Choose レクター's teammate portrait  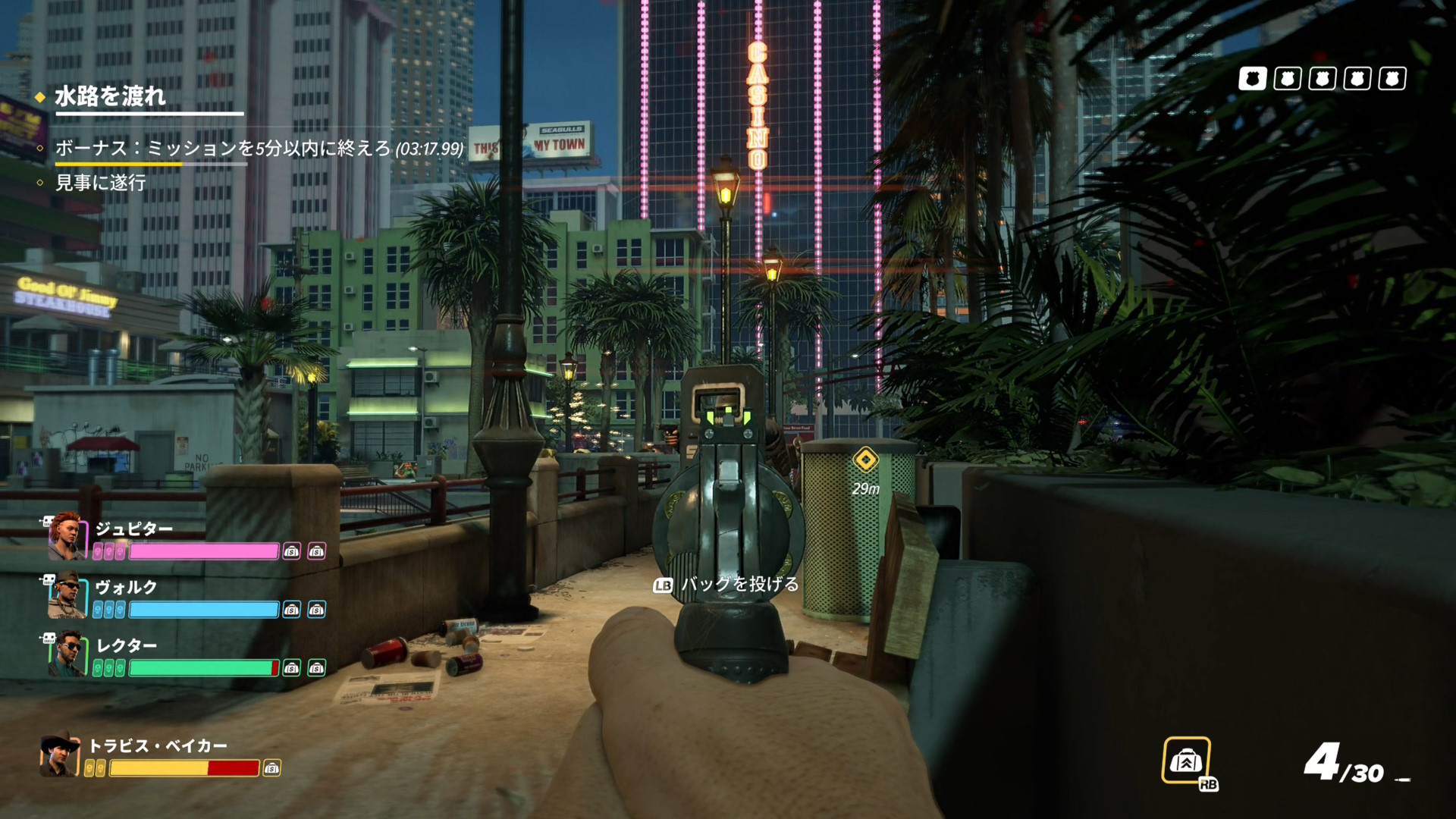click(67, 654)
